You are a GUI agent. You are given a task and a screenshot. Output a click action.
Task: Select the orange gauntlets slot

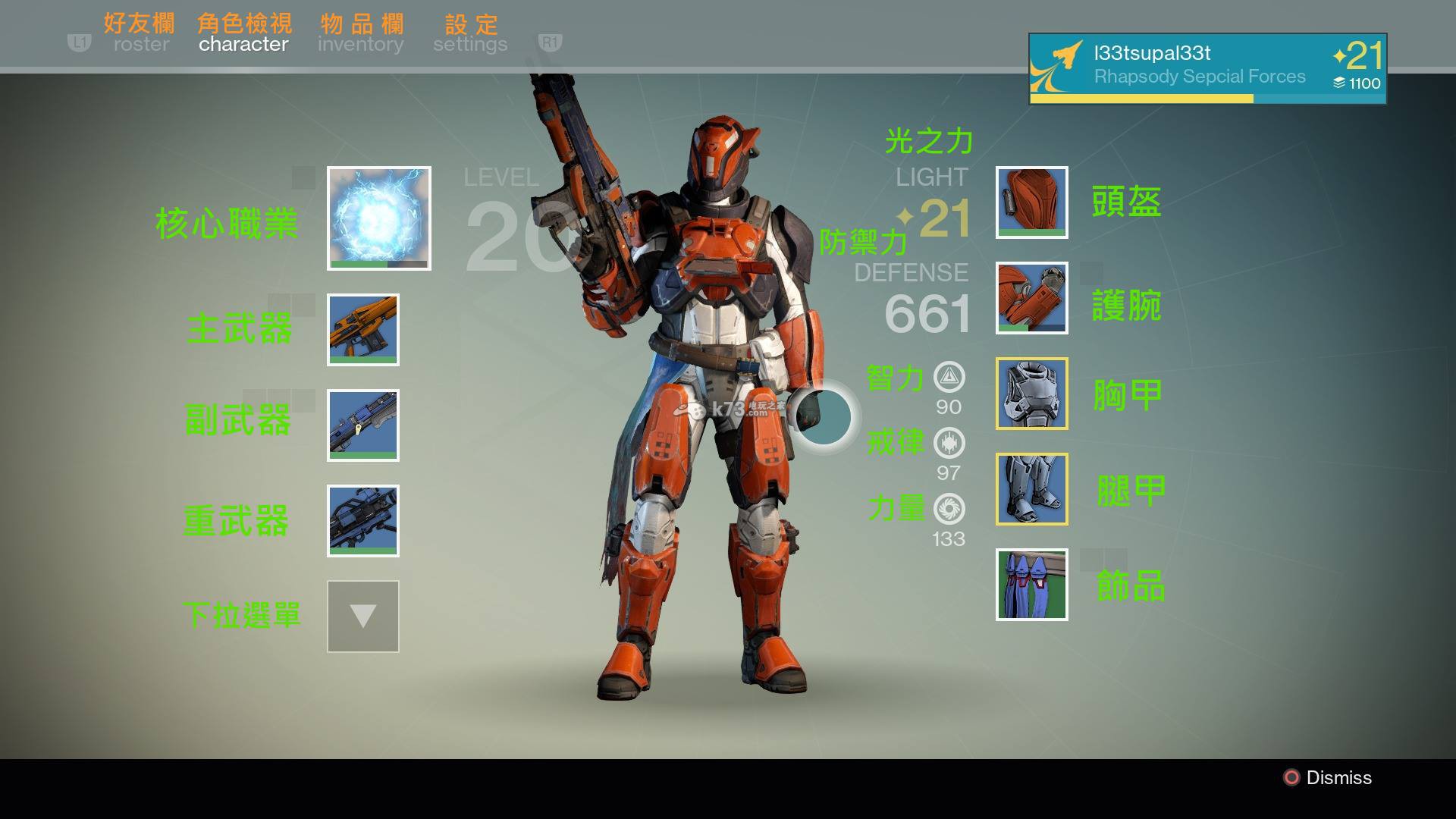(1032, 298)
